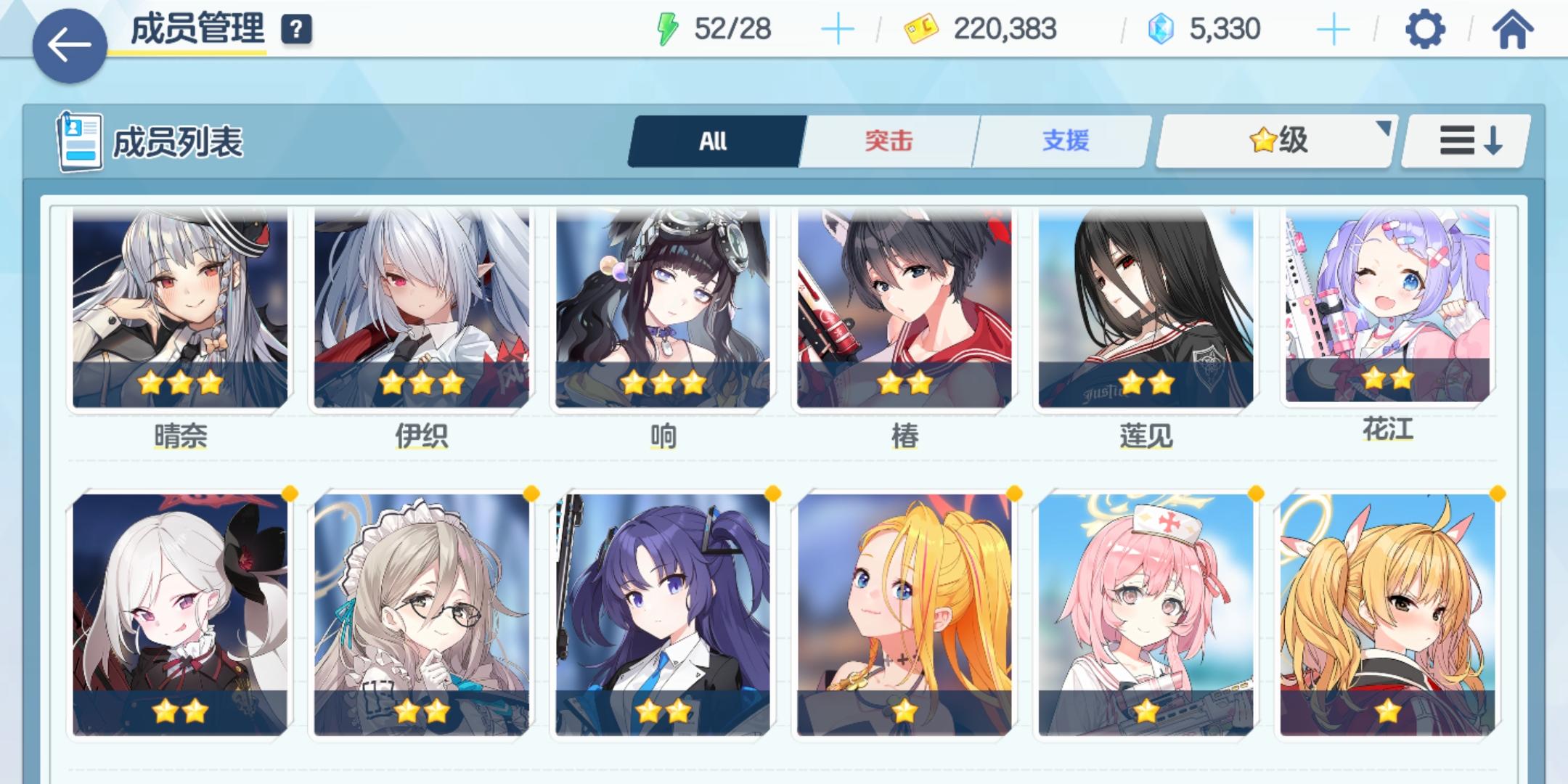Tap the plus to recharge energy
Screen dimensions: 1568x784
tap(838, 28)
